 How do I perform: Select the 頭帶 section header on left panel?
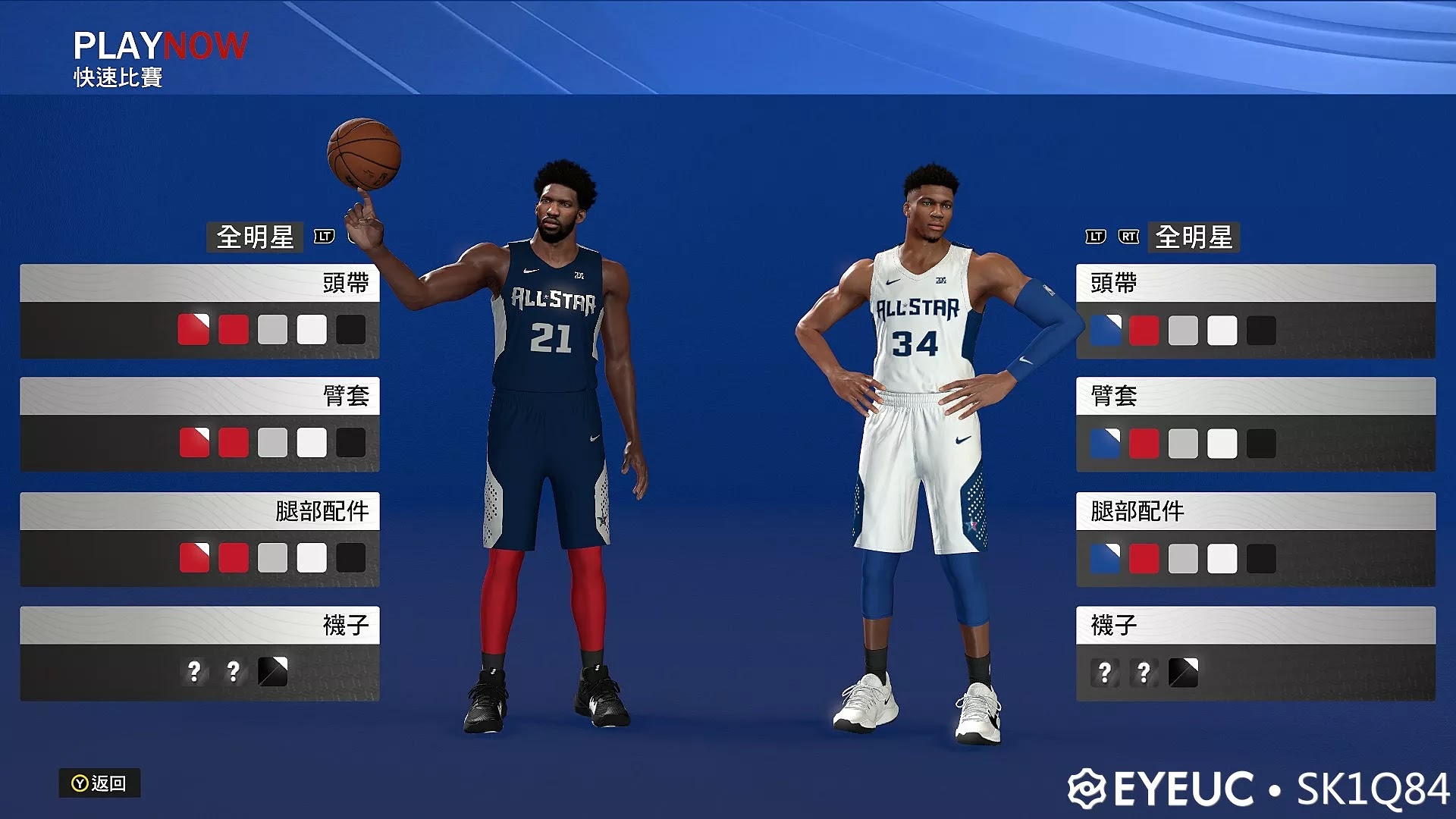tap(199, 281)
